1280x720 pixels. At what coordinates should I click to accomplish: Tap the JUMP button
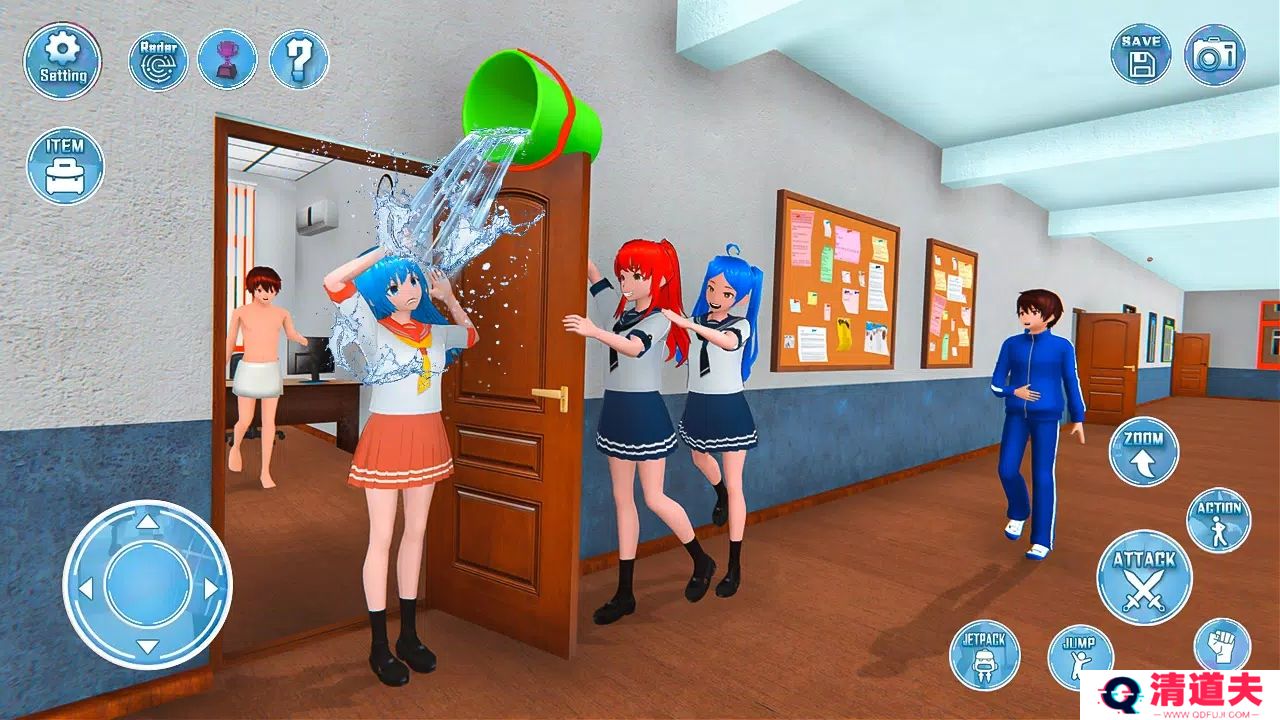tap(1080, 655)
